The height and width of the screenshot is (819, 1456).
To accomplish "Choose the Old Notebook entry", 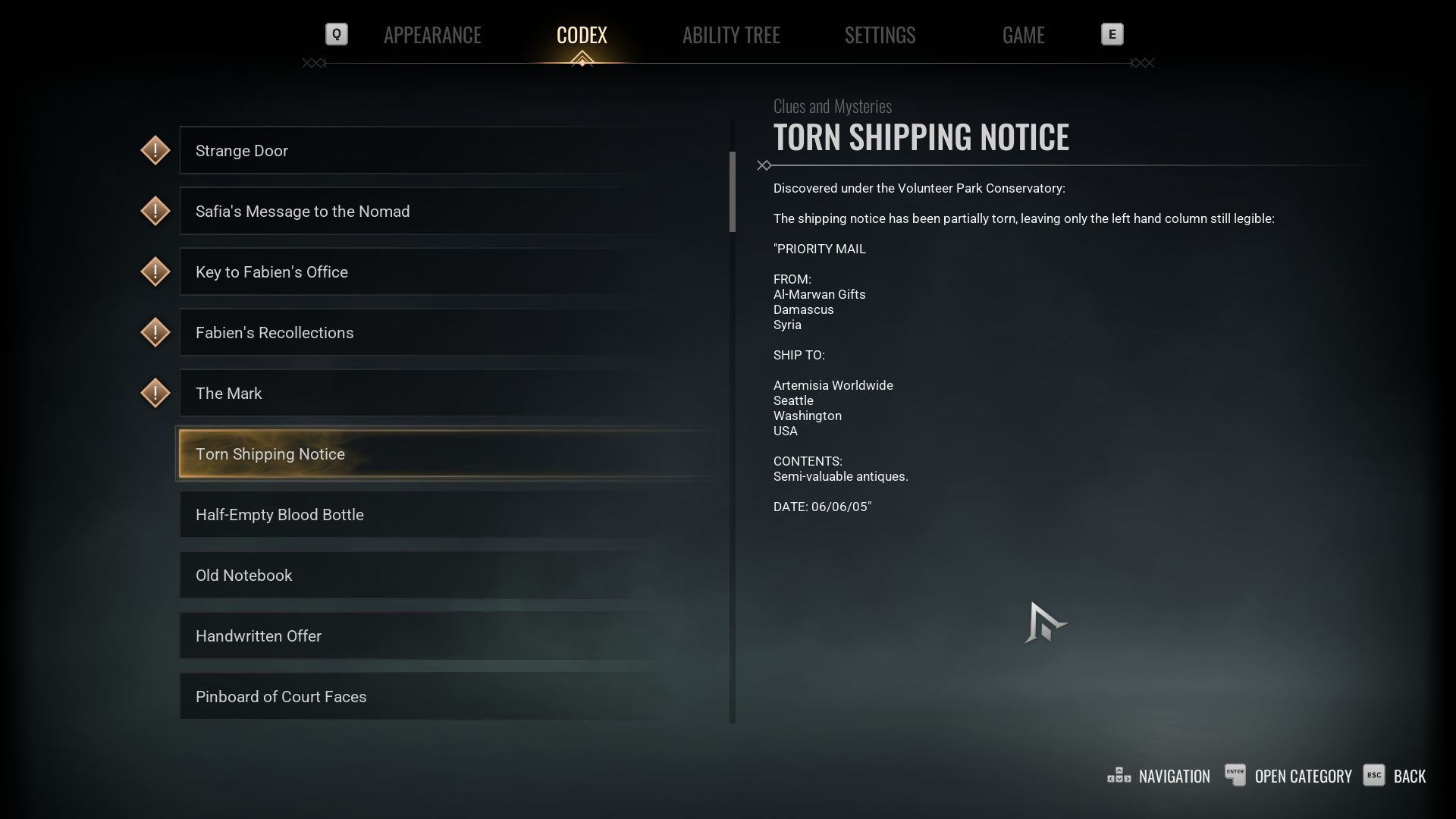I will coord(447,576).
